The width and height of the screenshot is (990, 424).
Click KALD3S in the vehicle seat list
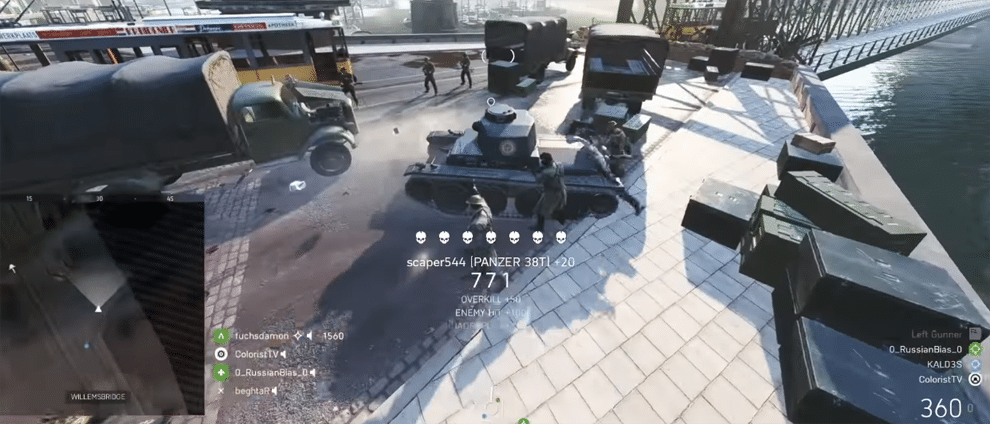(943, 364)
